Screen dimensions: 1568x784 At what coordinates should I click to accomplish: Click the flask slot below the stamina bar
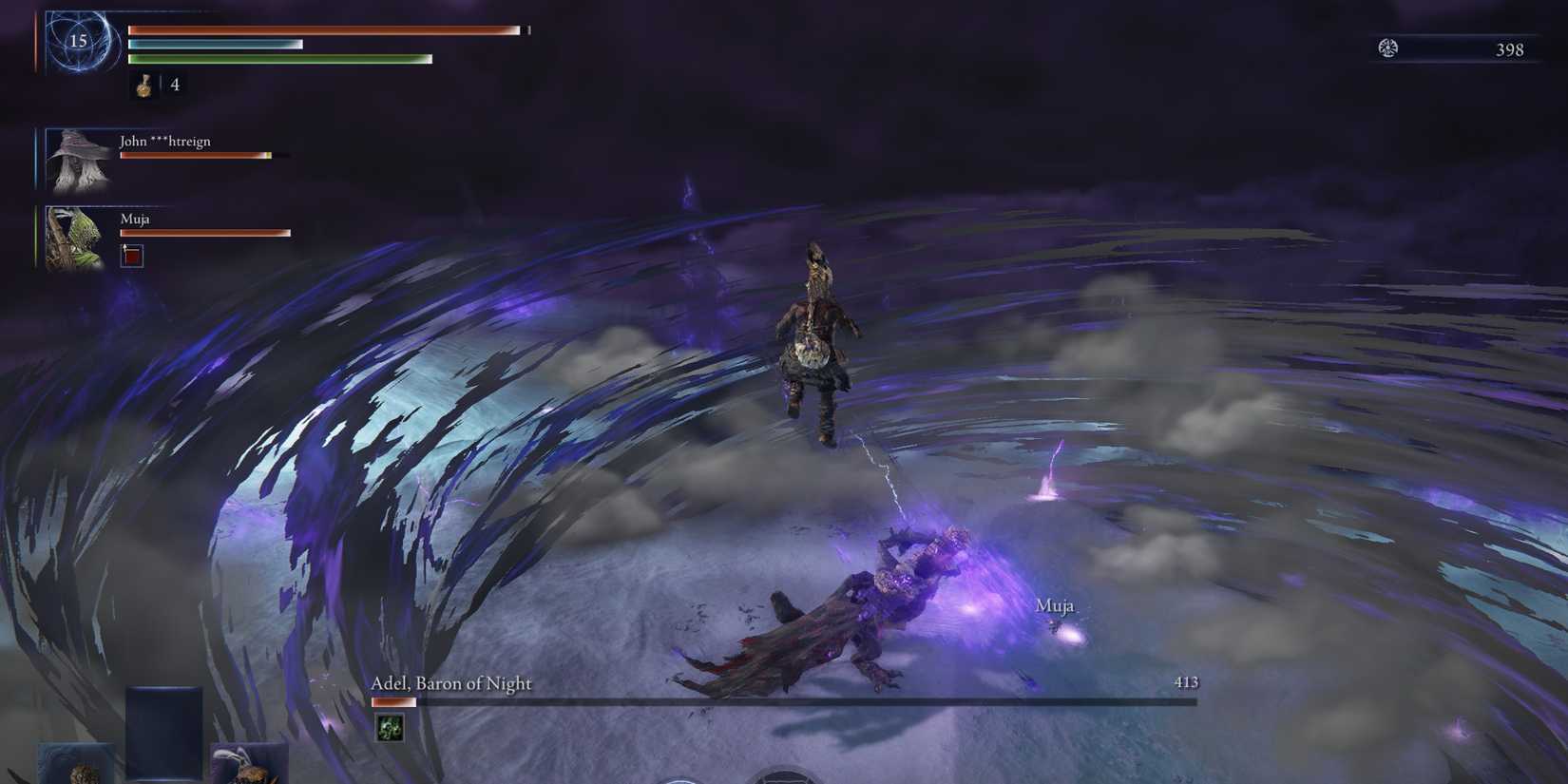[145, 86]
